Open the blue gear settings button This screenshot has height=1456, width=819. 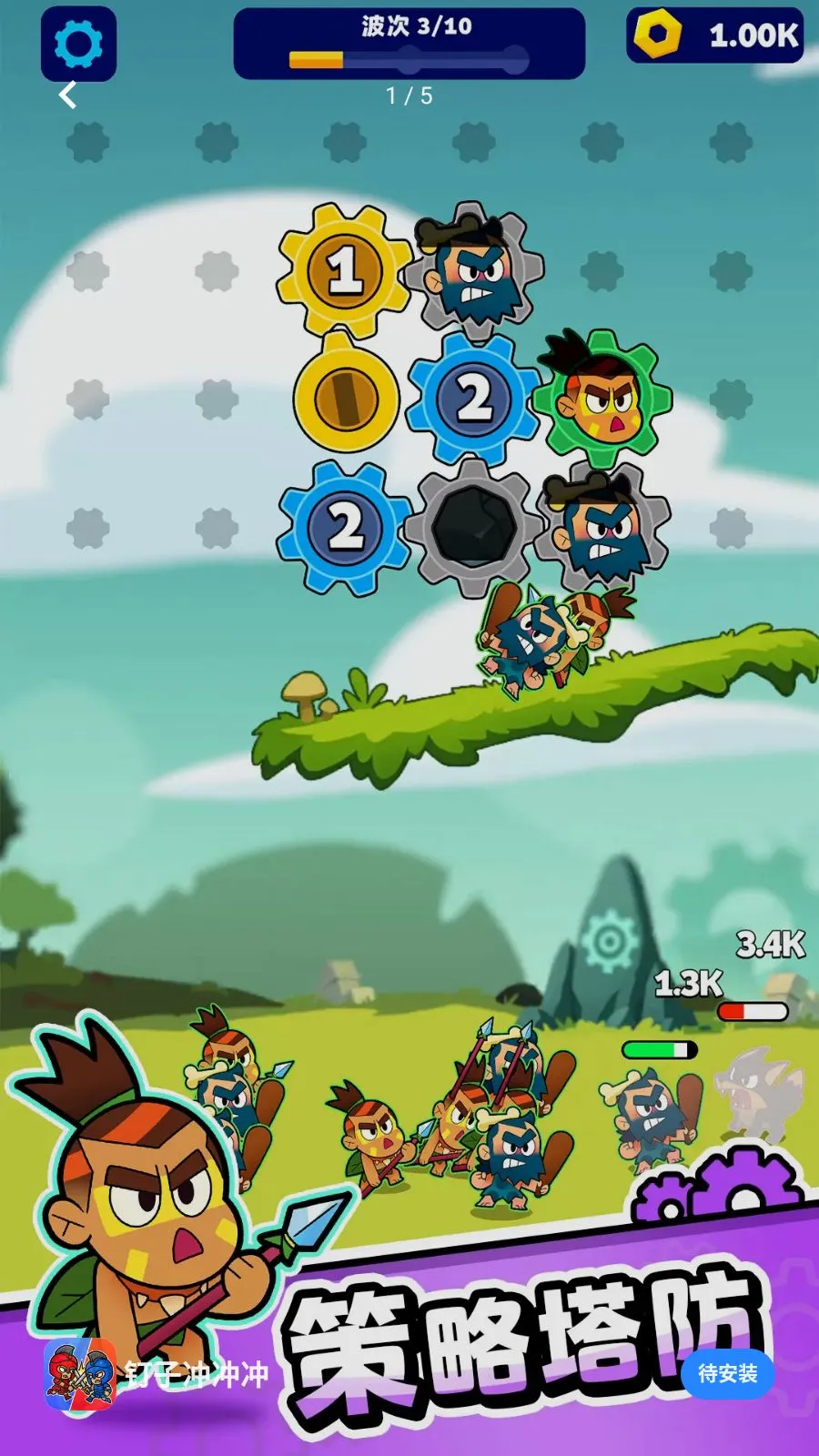(78, 43)
